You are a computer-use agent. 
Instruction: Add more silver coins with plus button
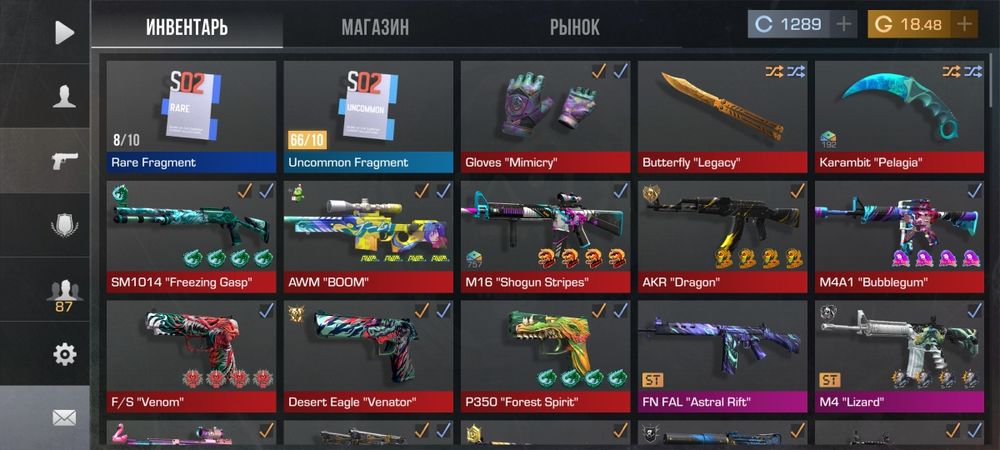(844, 24)
